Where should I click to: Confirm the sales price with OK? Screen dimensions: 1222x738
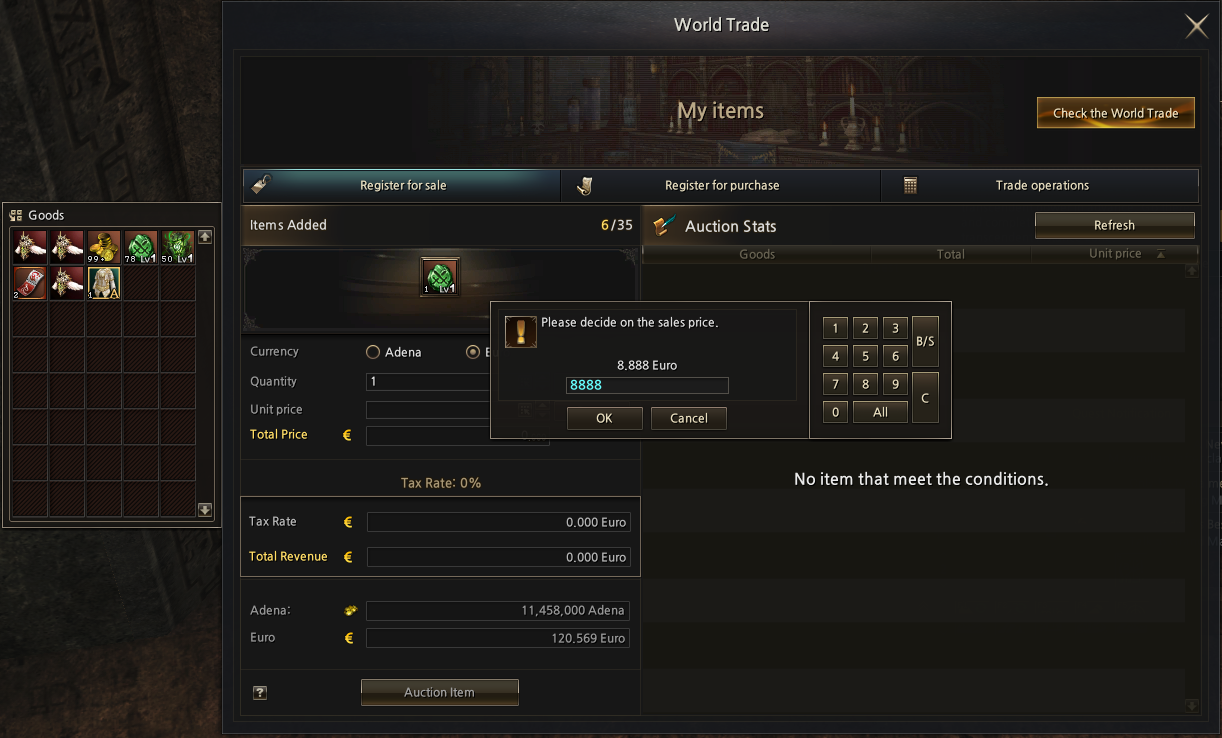604,418
